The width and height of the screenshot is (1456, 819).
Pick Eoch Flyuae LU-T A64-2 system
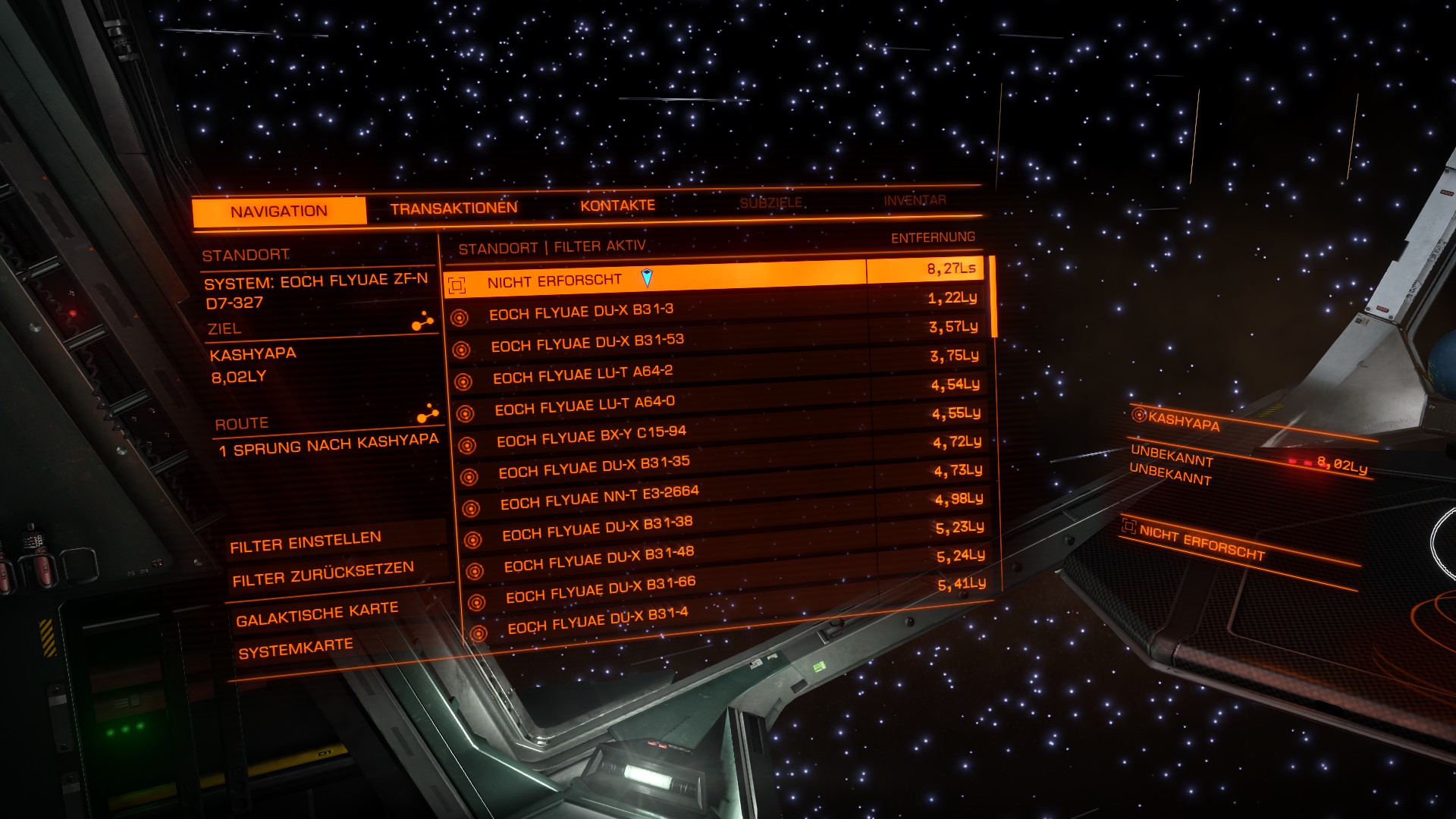pos(582,375)
